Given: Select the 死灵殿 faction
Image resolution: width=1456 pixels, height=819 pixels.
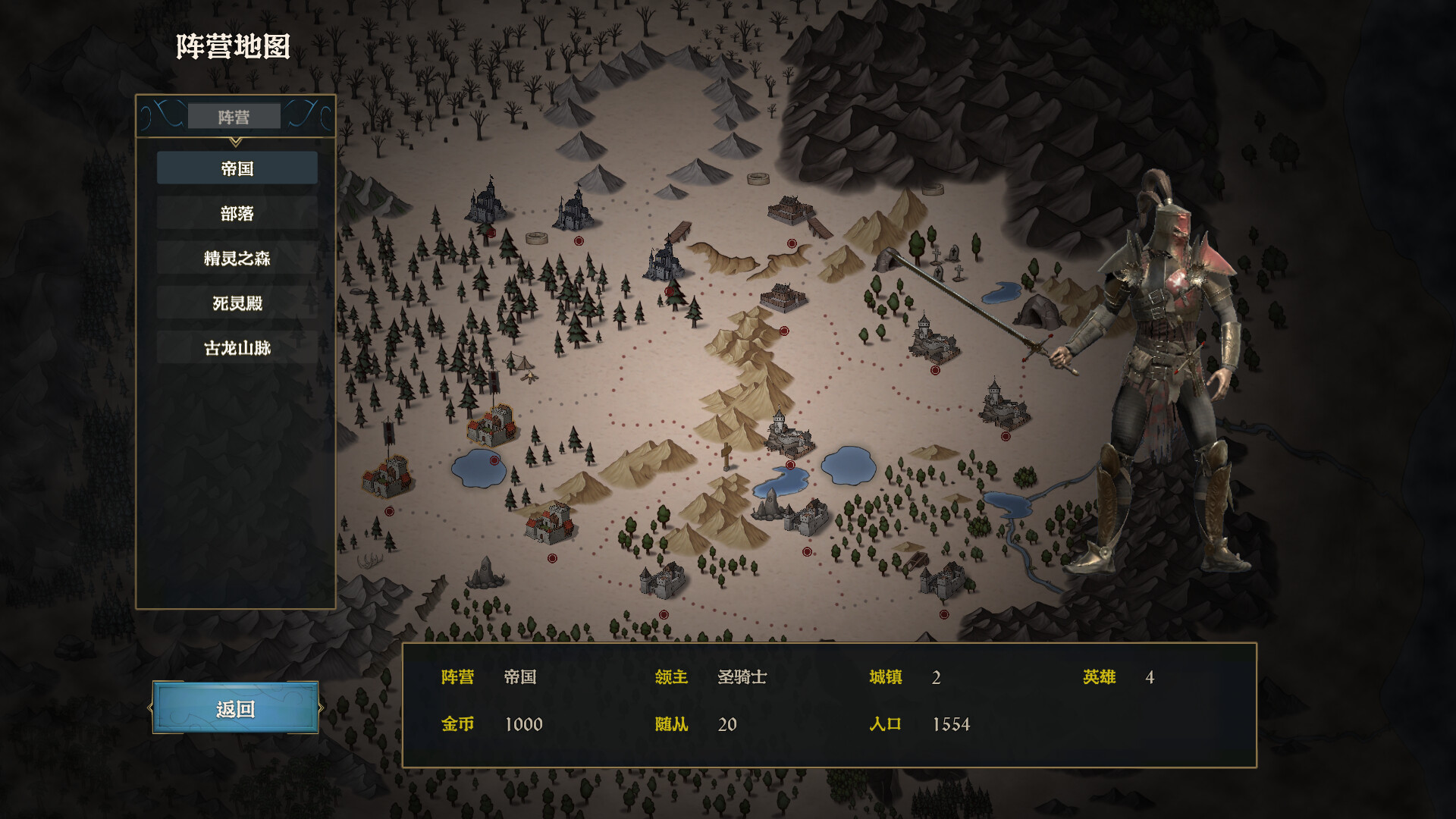Looking at the screenshot, I should coord(236,303).
